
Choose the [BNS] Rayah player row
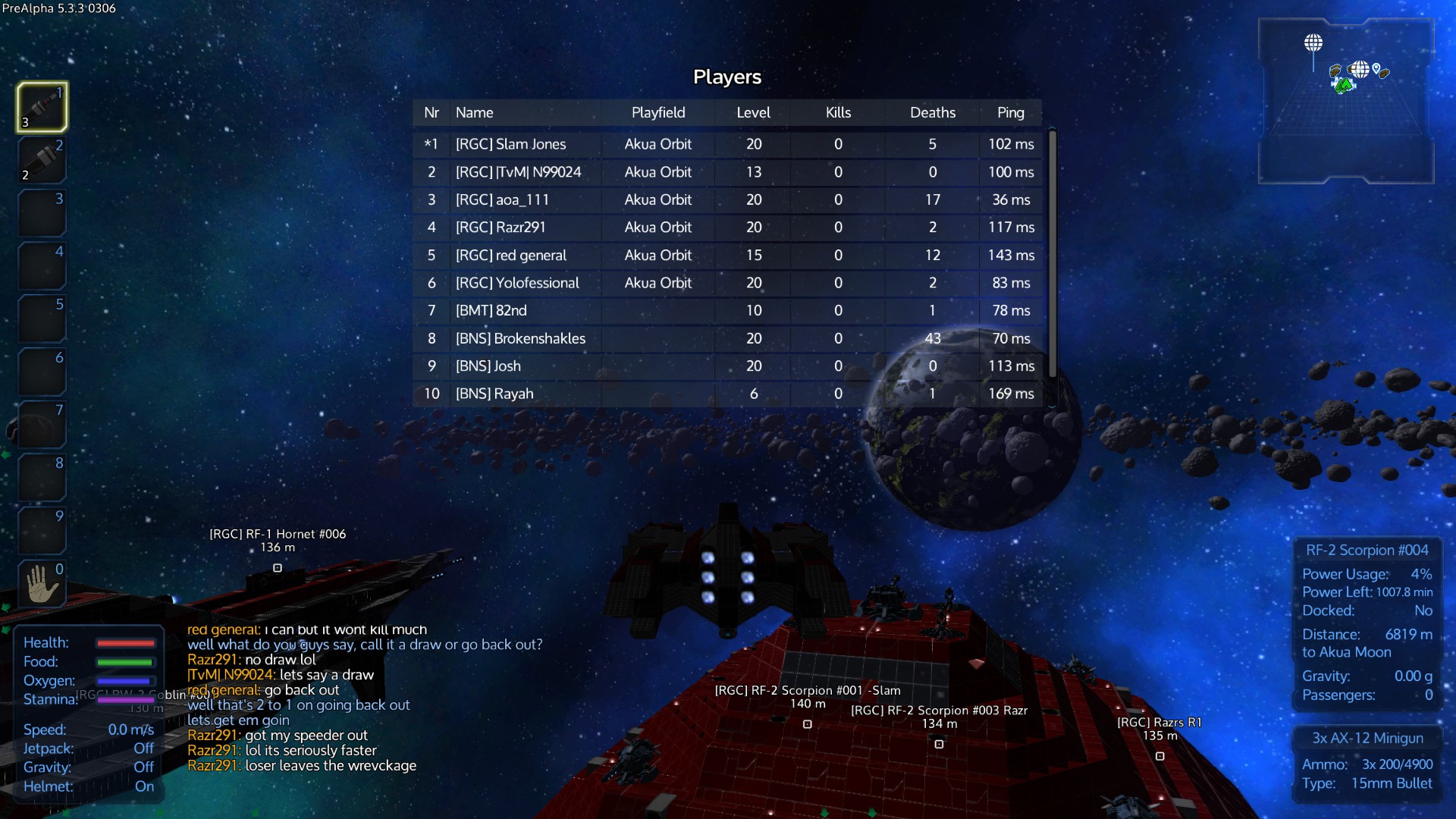[x=494, y=394]
